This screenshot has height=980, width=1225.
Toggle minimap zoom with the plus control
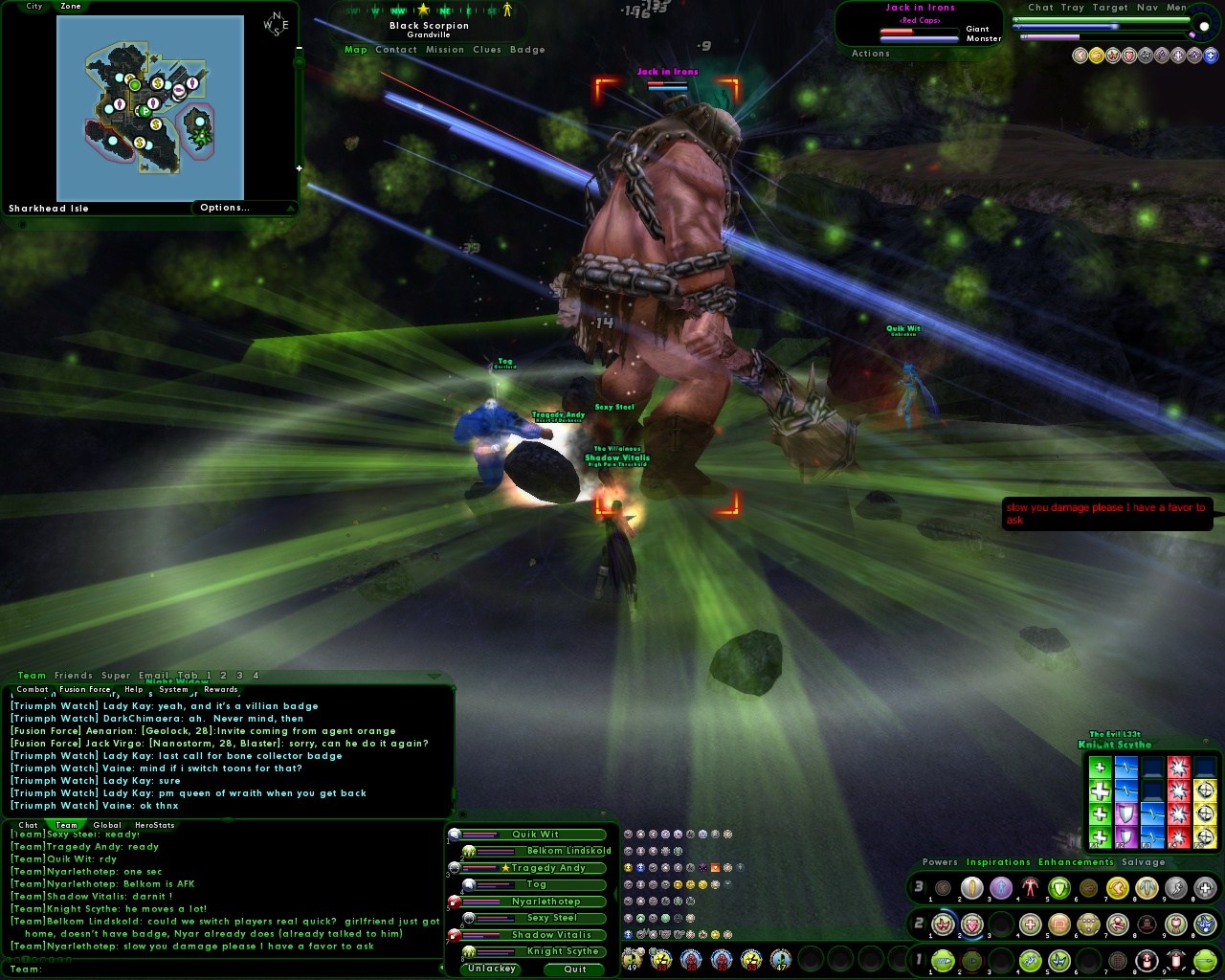point(299,167)
